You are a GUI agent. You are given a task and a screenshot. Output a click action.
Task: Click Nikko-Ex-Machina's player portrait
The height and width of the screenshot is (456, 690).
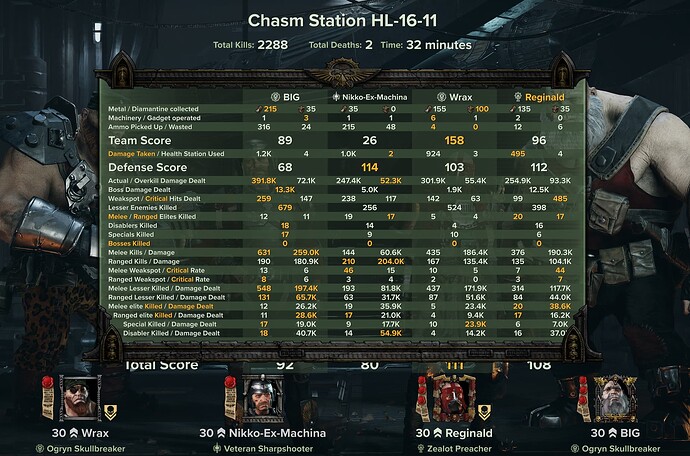(x=260, y=398)
